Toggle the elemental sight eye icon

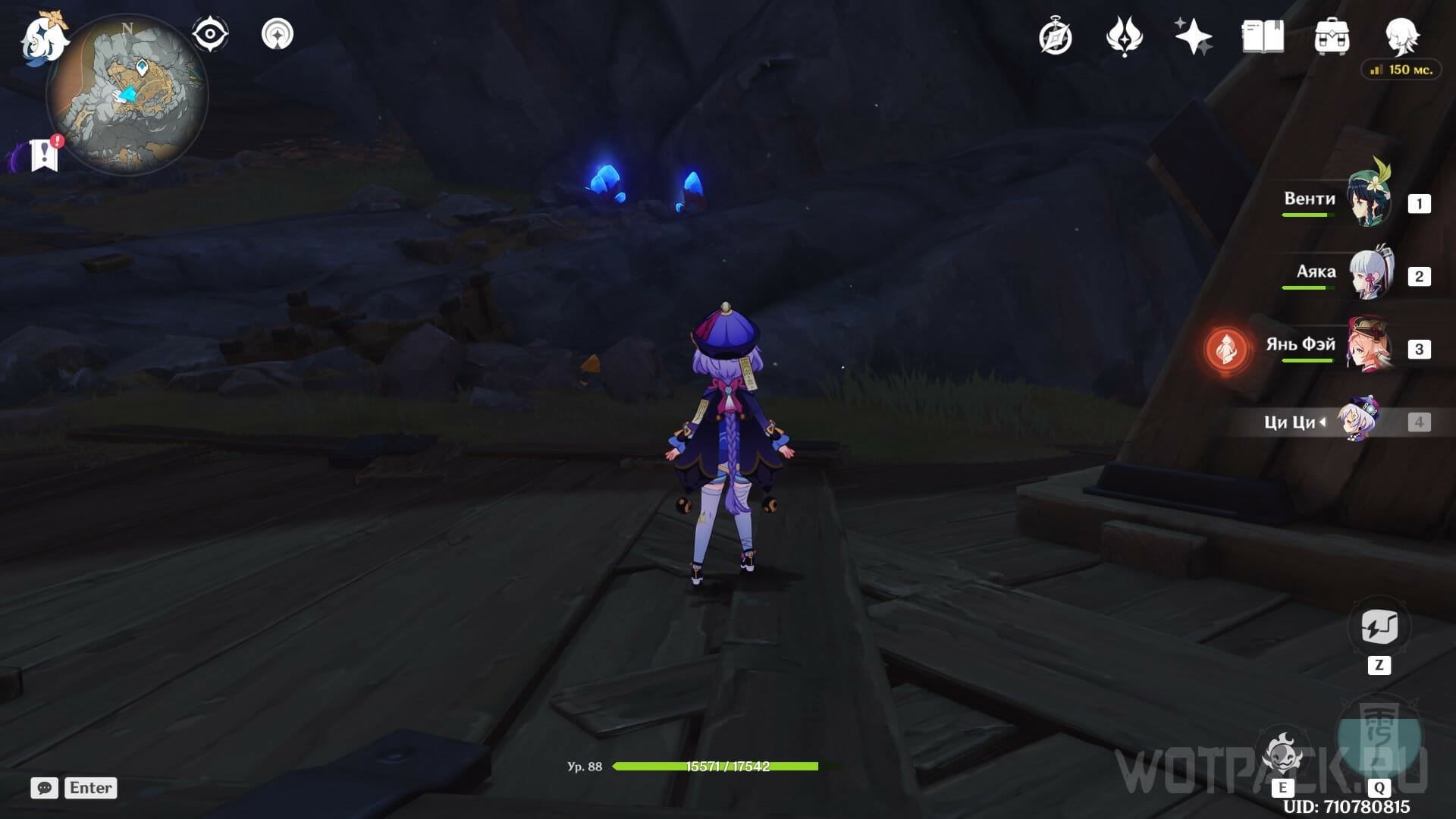click(209, 35)
